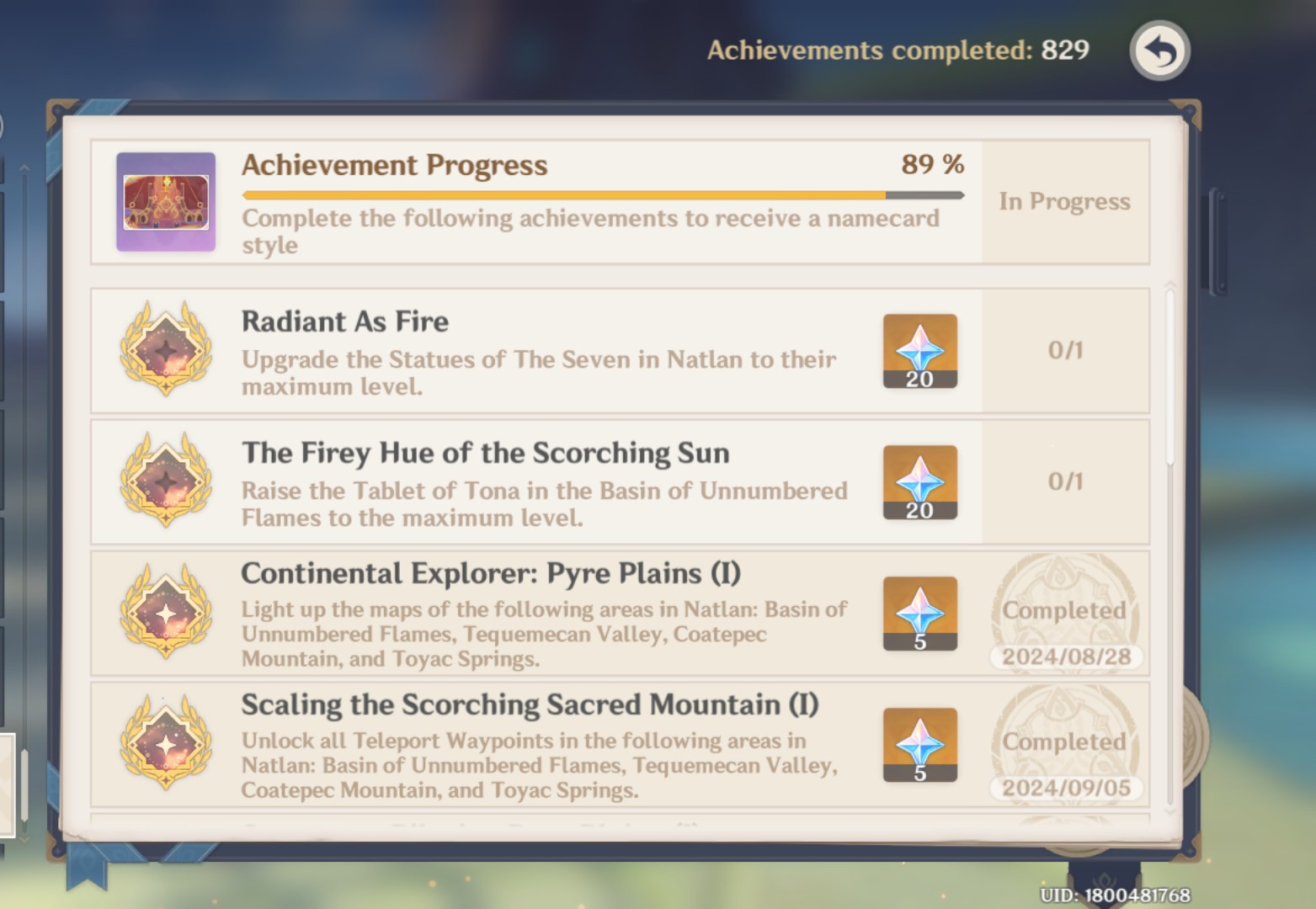Select the Scaling the Scorching Sacred Mountain medal icon

tap(165, 747)
